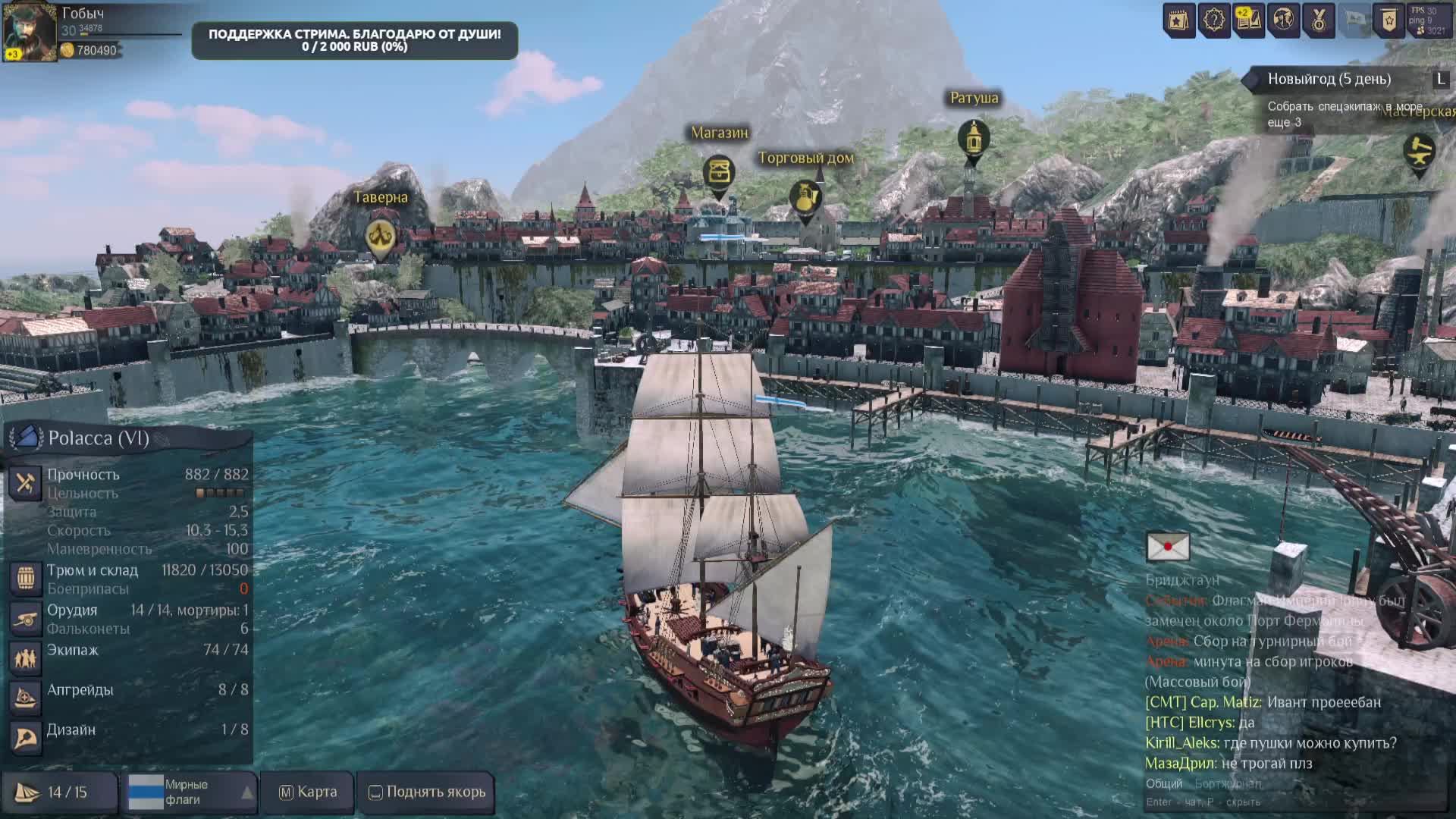
Task: Enter the Магазин shop marker
Action: point(718,172)
